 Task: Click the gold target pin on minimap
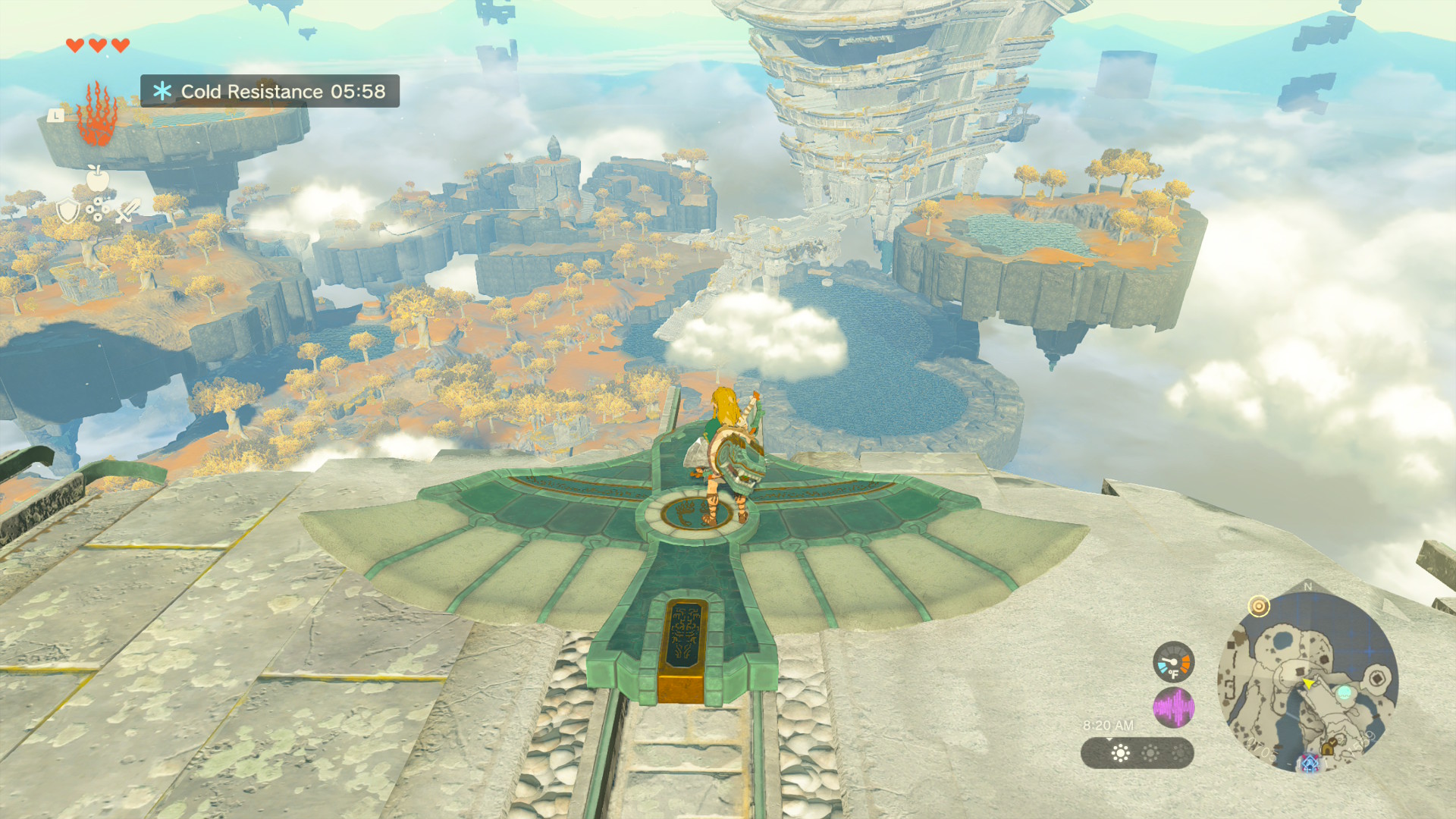pyautogui.click(x=1259, y=606)
